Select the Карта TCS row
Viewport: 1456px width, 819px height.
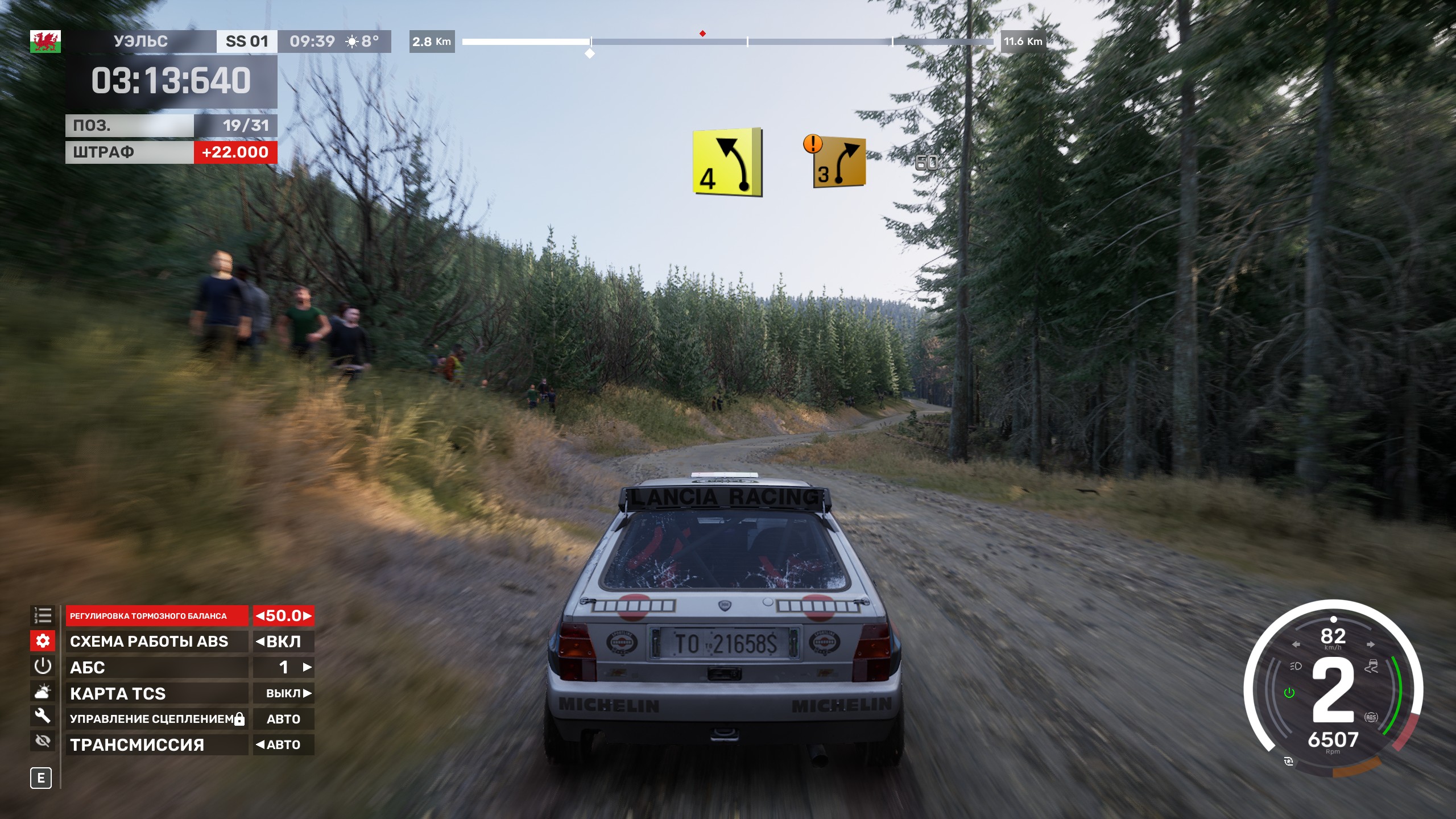(x=156, y=693)
